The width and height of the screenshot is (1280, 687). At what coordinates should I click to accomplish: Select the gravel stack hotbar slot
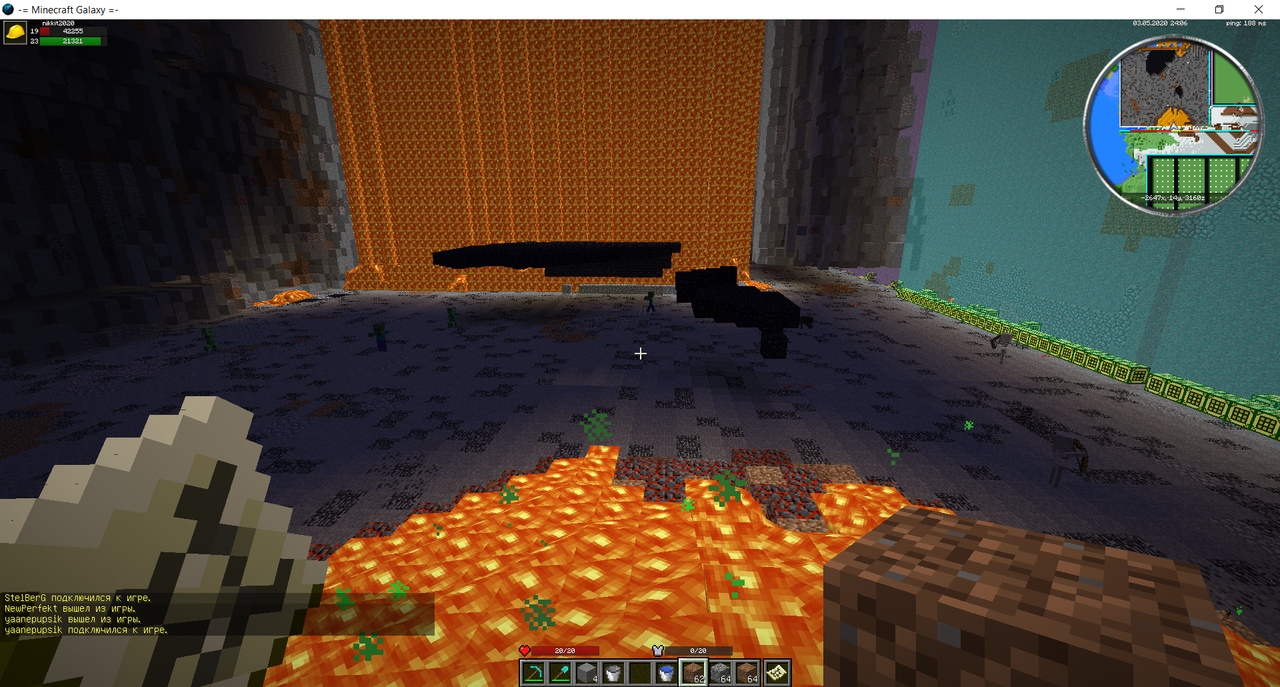click(x=719, y=673)
